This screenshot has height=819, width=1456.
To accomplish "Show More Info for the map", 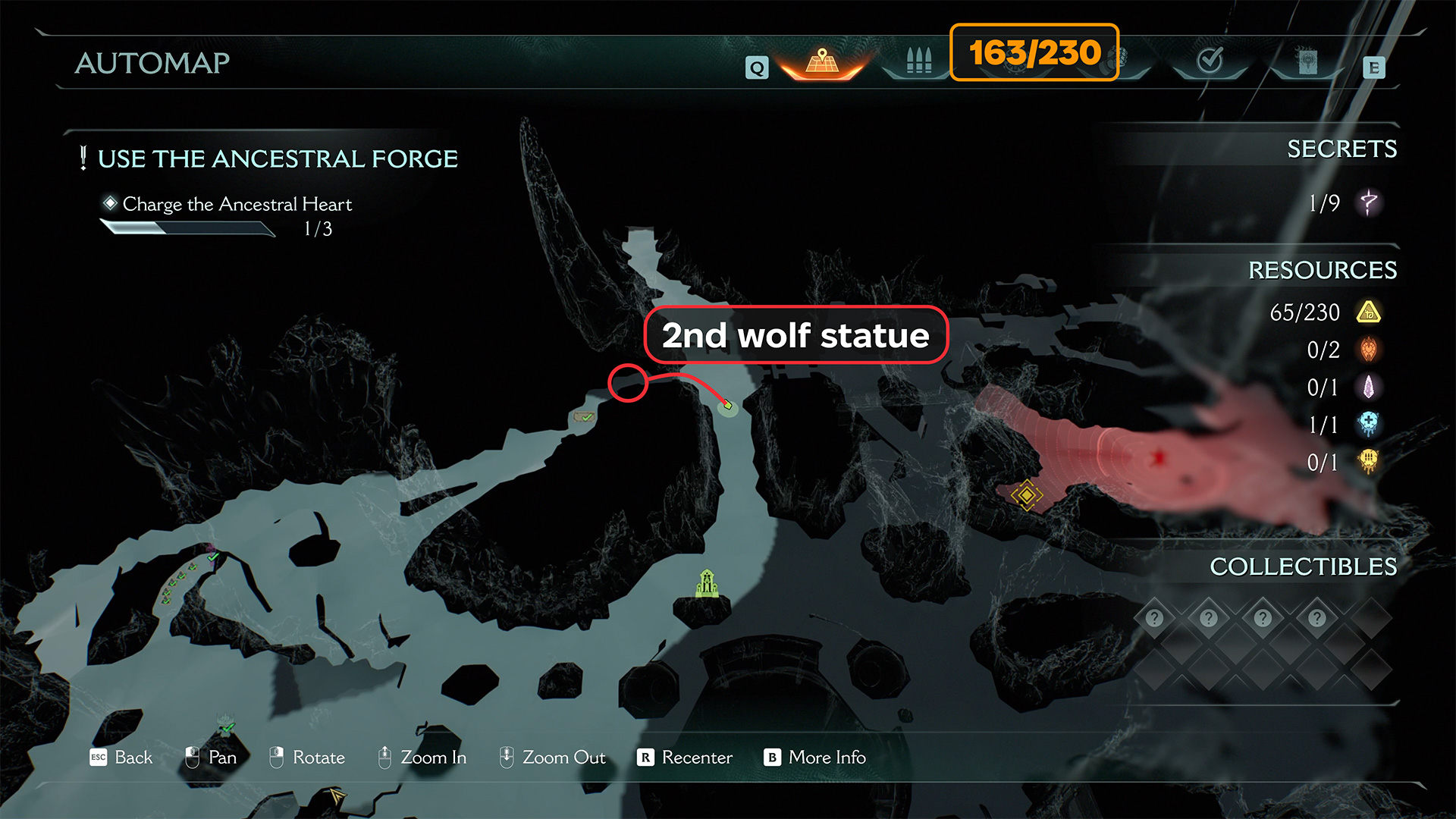I will click(816, 757).
